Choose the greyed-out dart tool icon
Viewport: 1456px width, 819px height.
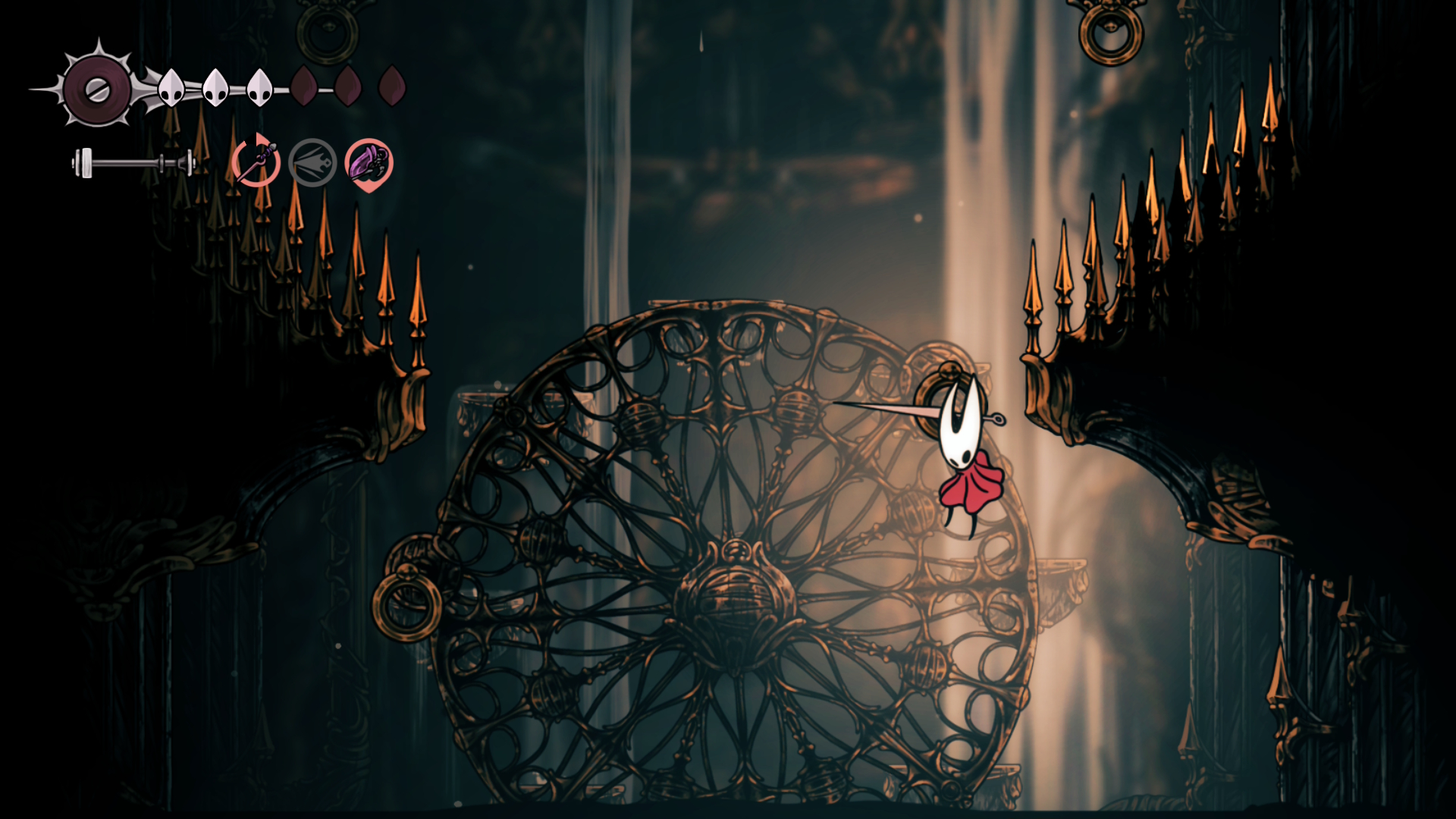tap(312, 162)
